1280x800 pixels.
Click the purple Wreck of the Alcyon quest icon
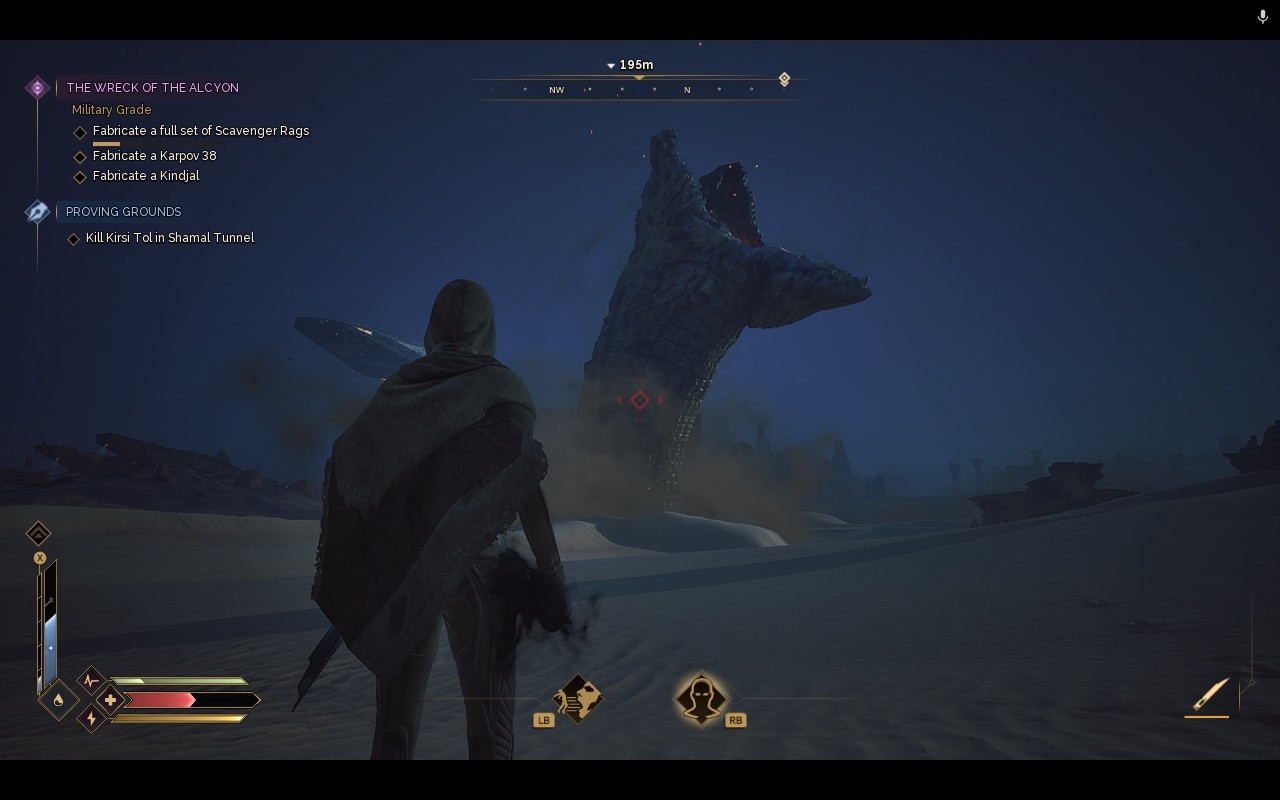point(37,88)
